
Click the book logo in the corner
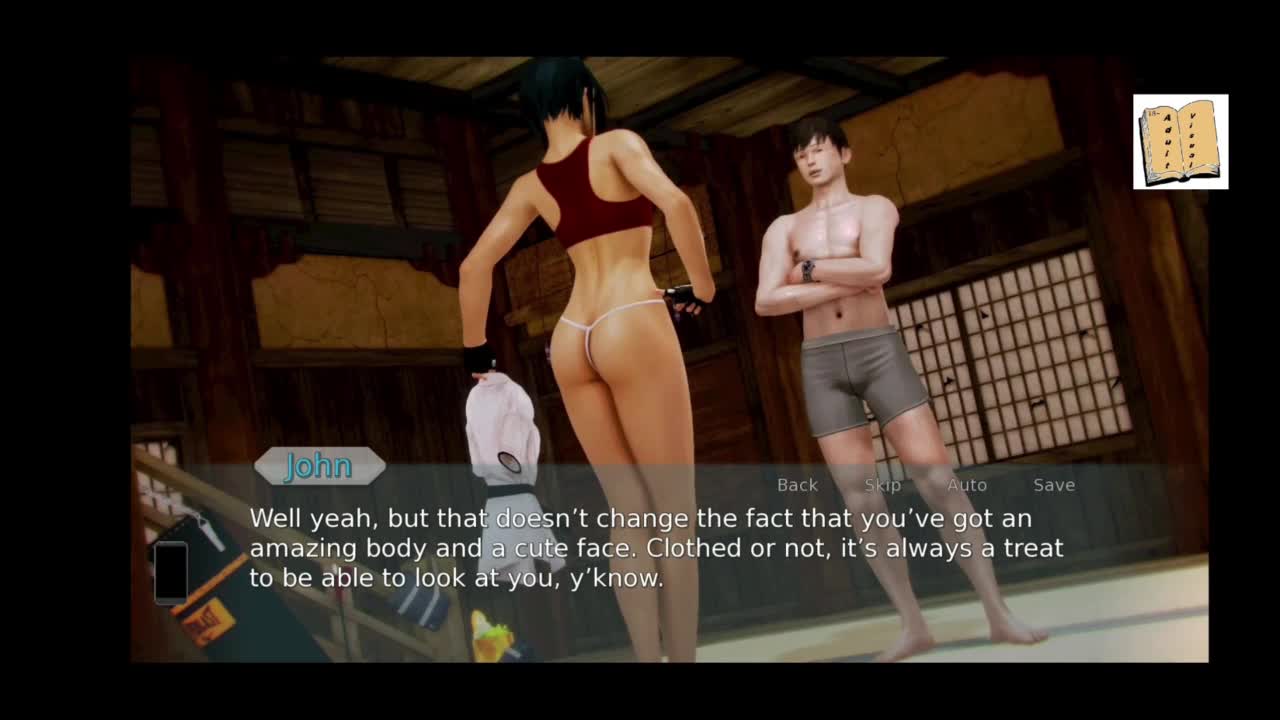click(1180, 142)
